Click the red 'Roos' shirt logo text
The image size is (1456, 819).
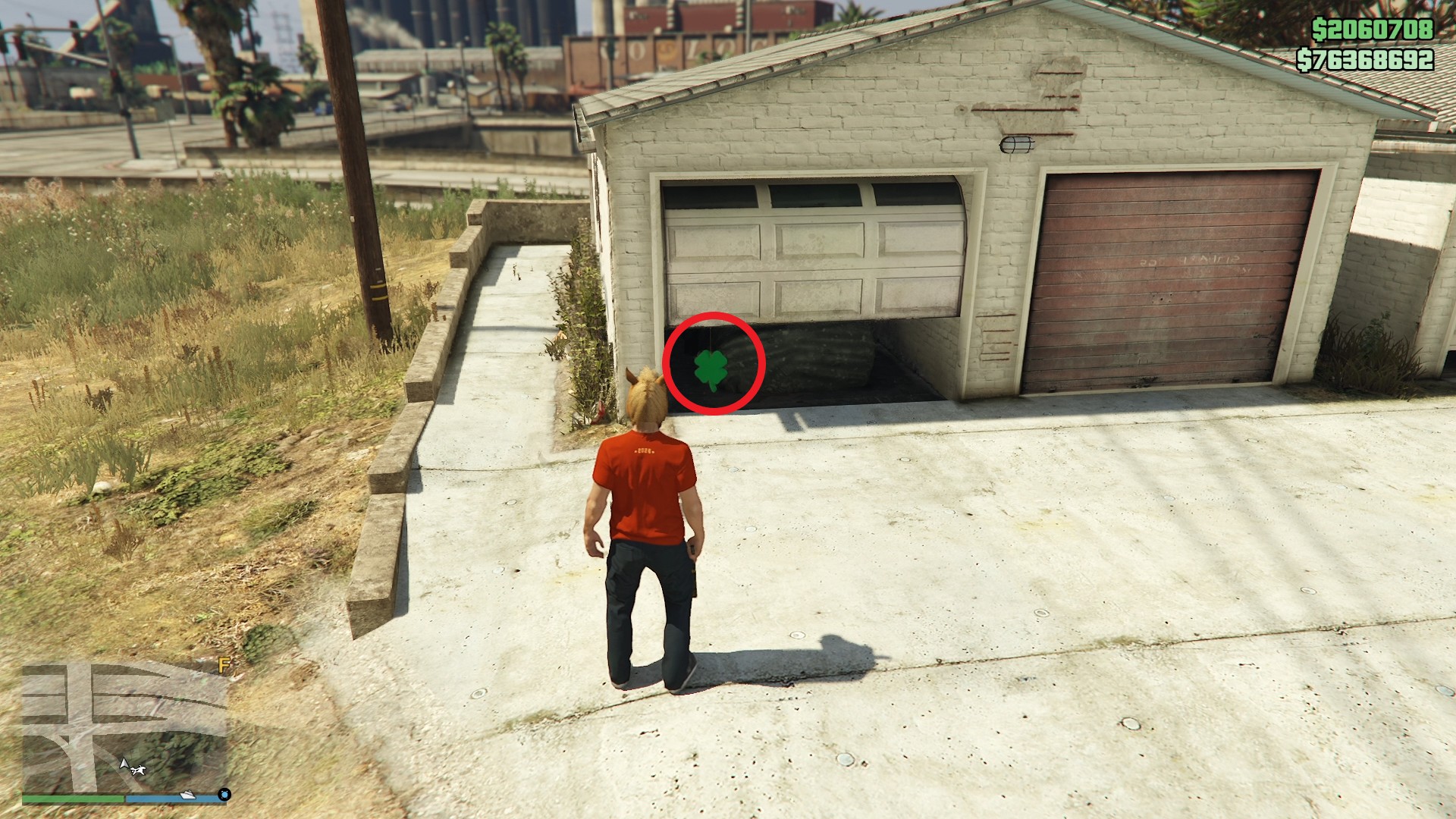[x=645, y=450]
